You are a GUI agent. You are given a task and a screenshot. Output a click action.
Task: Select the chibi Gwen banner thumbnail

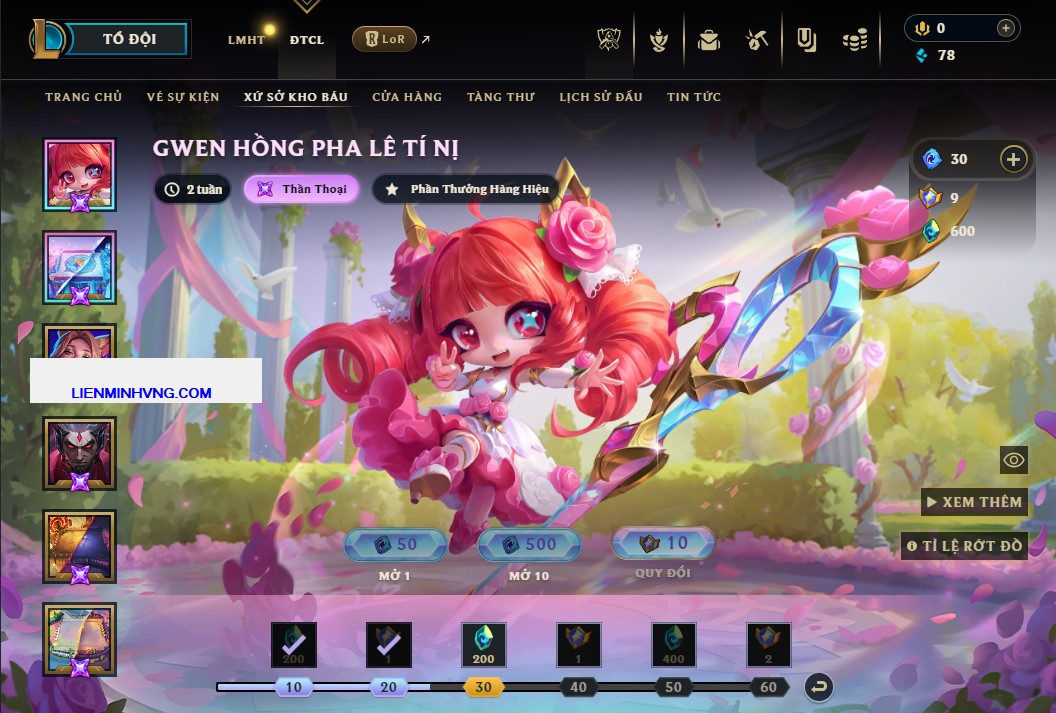pyautogui.click(x=79, y=174)
